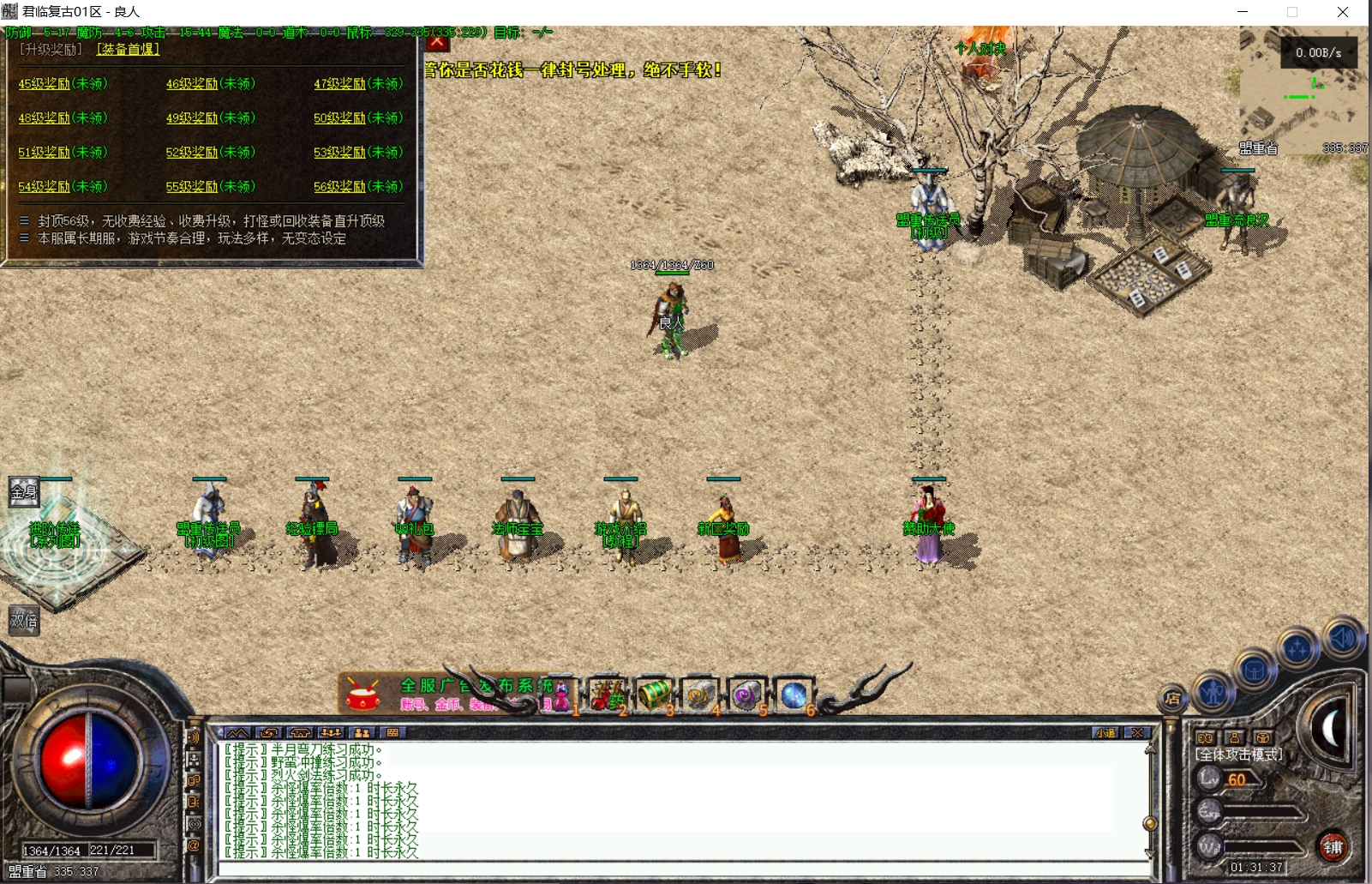Toggle the 双倍 button
Screen dimensions: 1372x884
(x=23, y=620)
